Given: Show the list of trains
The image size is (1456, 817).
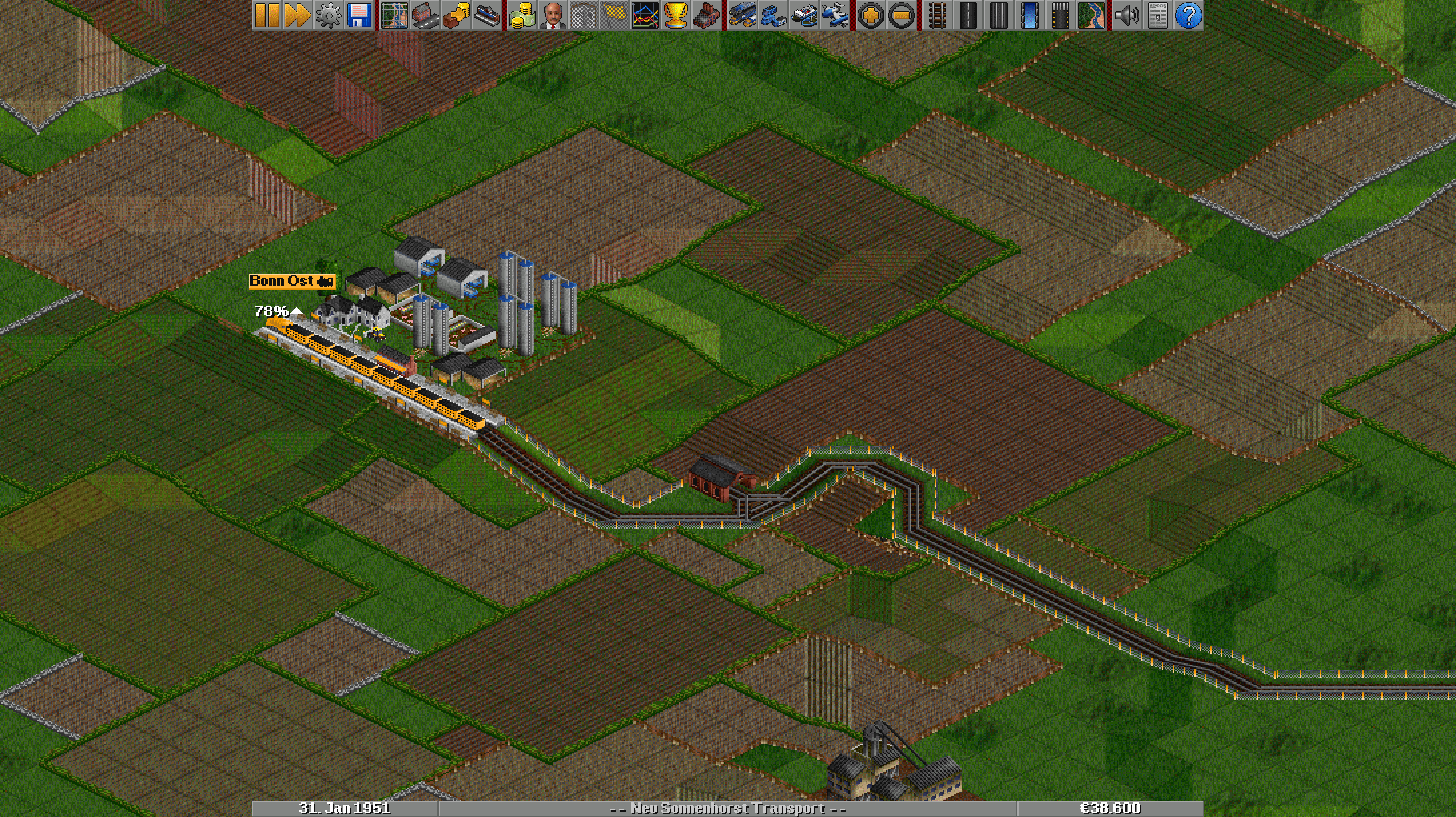Looking at the screenshot, I should click(x=743, y=15).
